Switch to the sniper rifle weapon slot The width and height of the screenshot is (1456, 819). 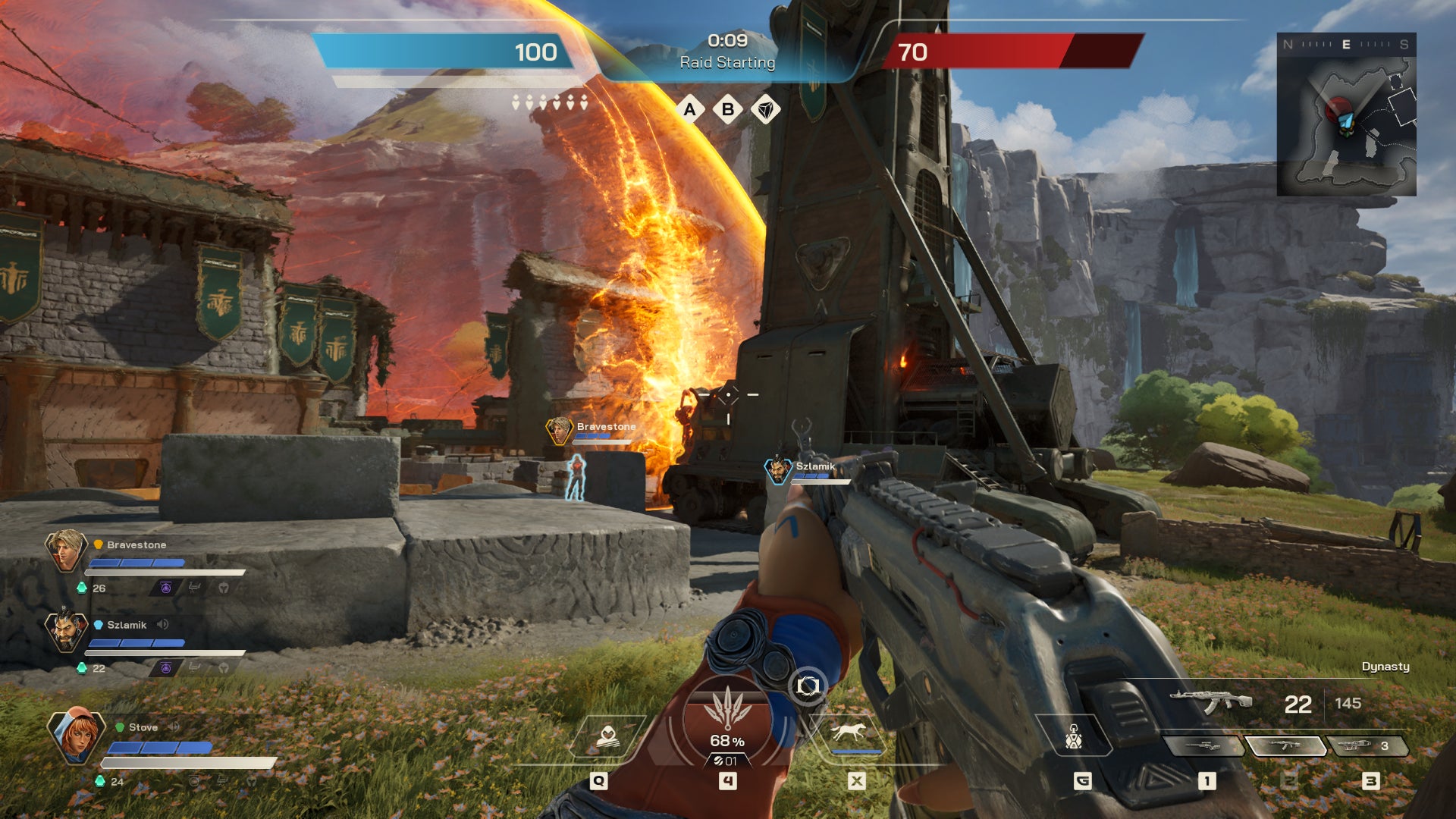(1203, 746)
